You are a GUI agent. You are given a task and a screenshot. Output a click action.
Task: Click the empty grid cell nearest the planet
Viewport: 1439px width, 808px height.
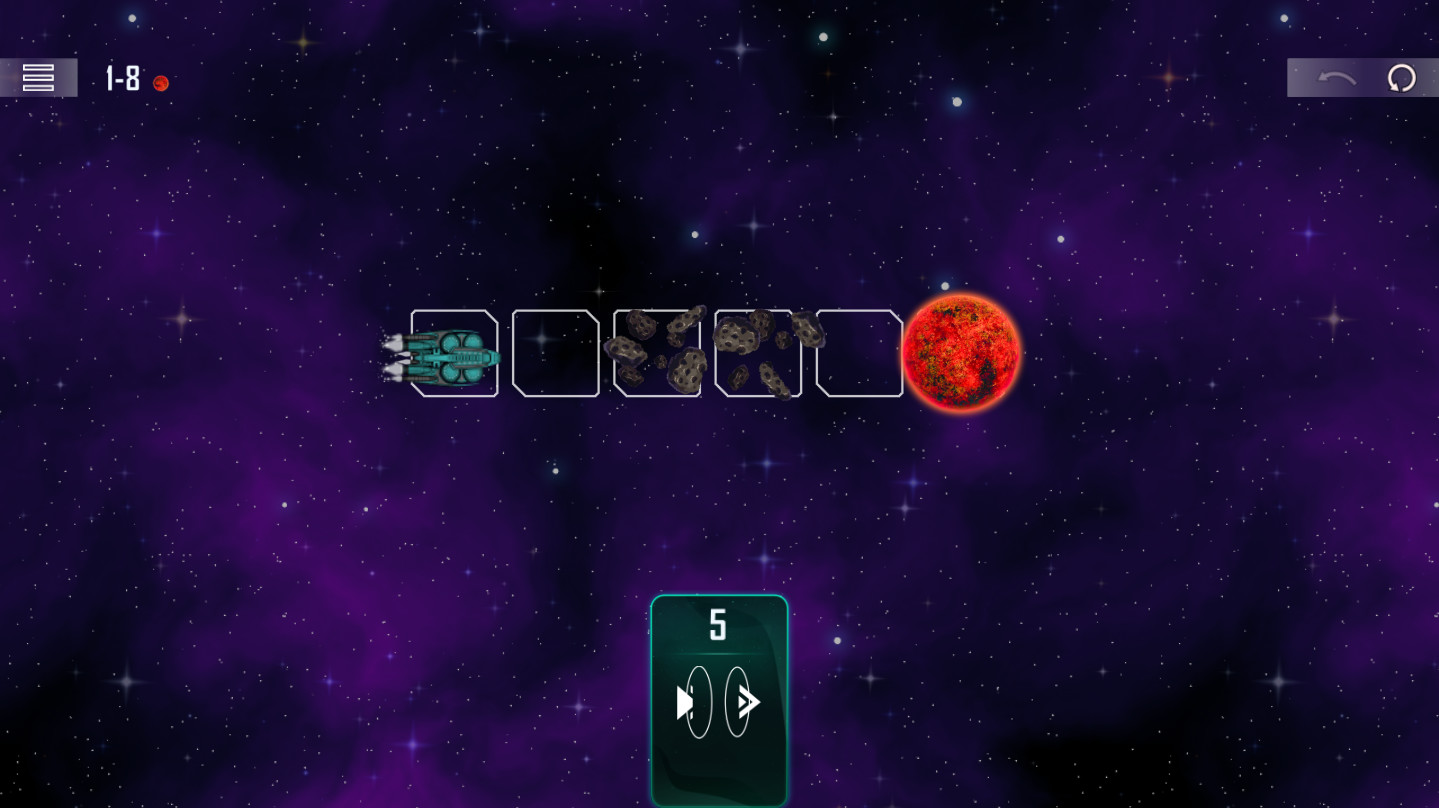(x=858, y=353)
